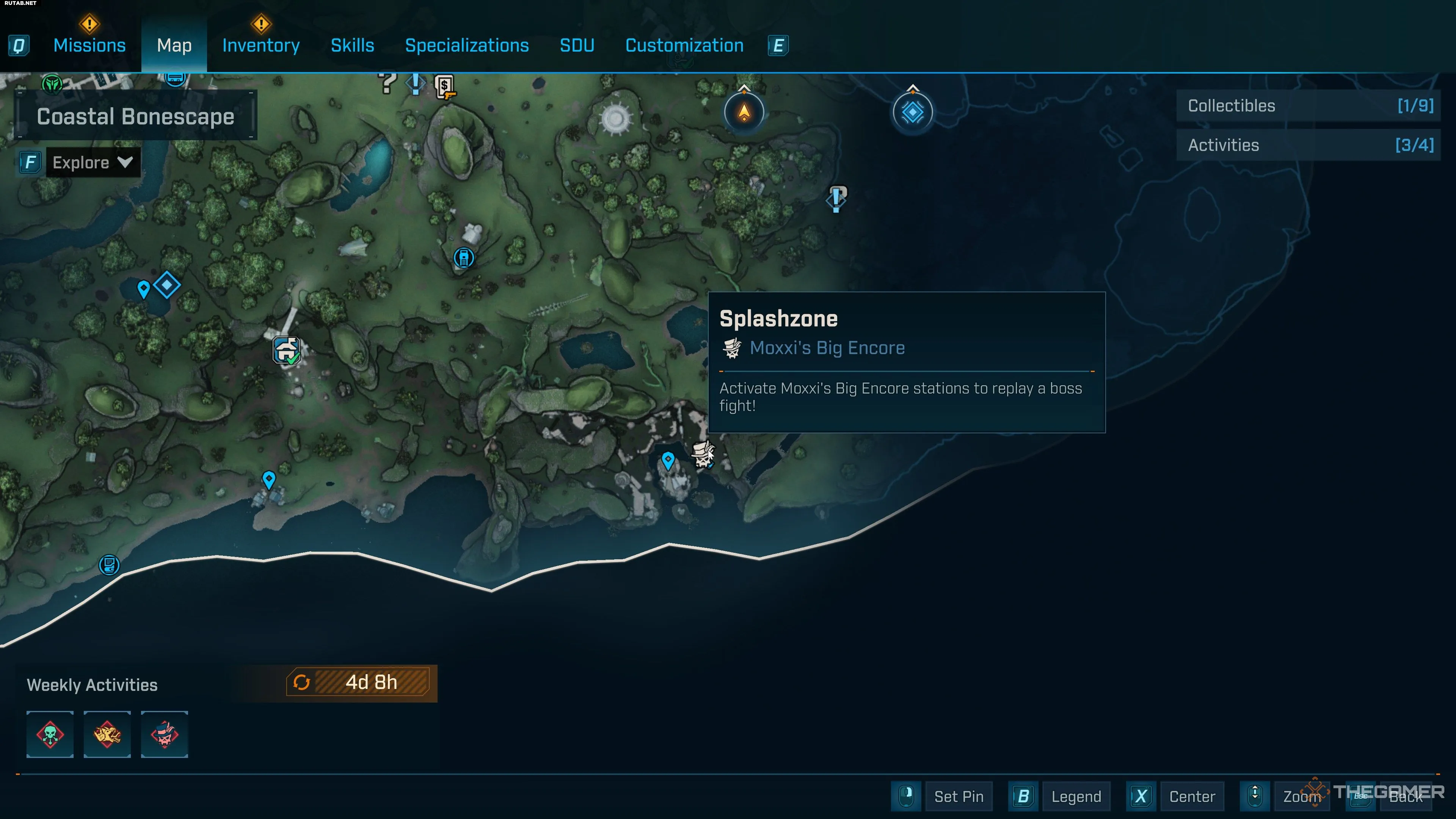
Task: Center the map view
Action: [x=1191, y=796]
